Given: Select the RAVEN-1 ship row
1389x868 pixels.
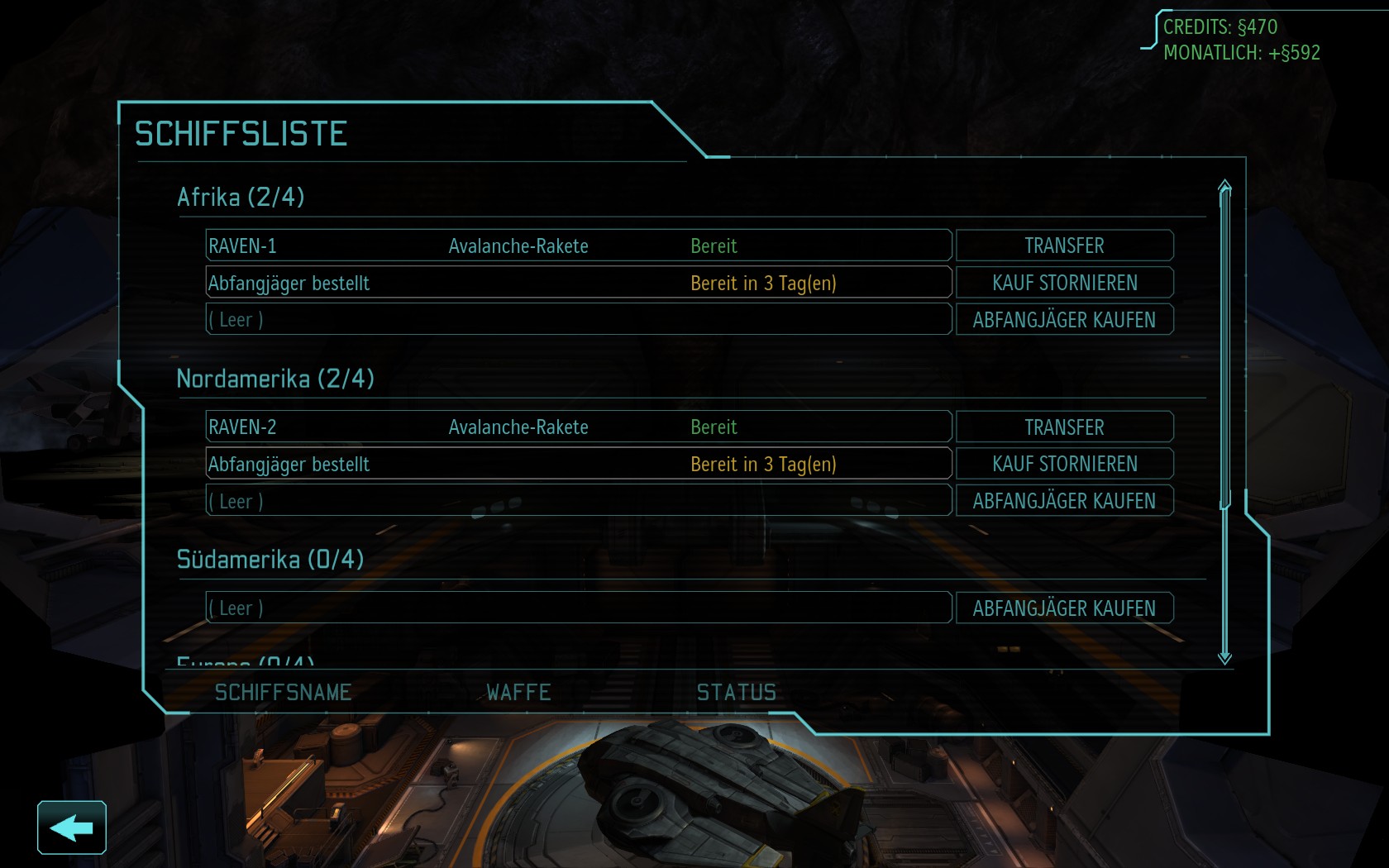Looking at the screenshot, I should pyautogui.click(x=578, y=246).
